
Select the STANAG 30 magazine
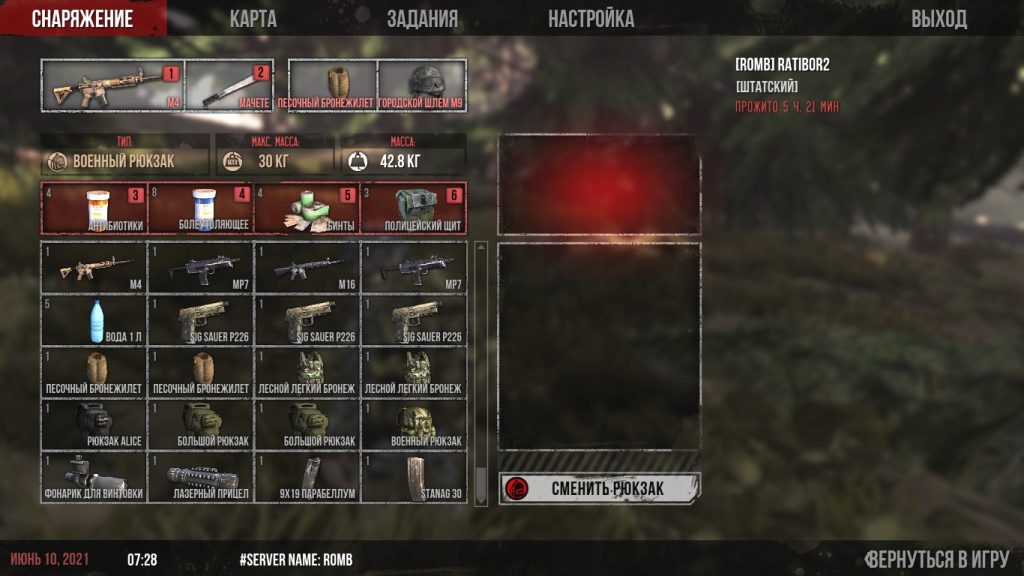click(x=414, y=477)
